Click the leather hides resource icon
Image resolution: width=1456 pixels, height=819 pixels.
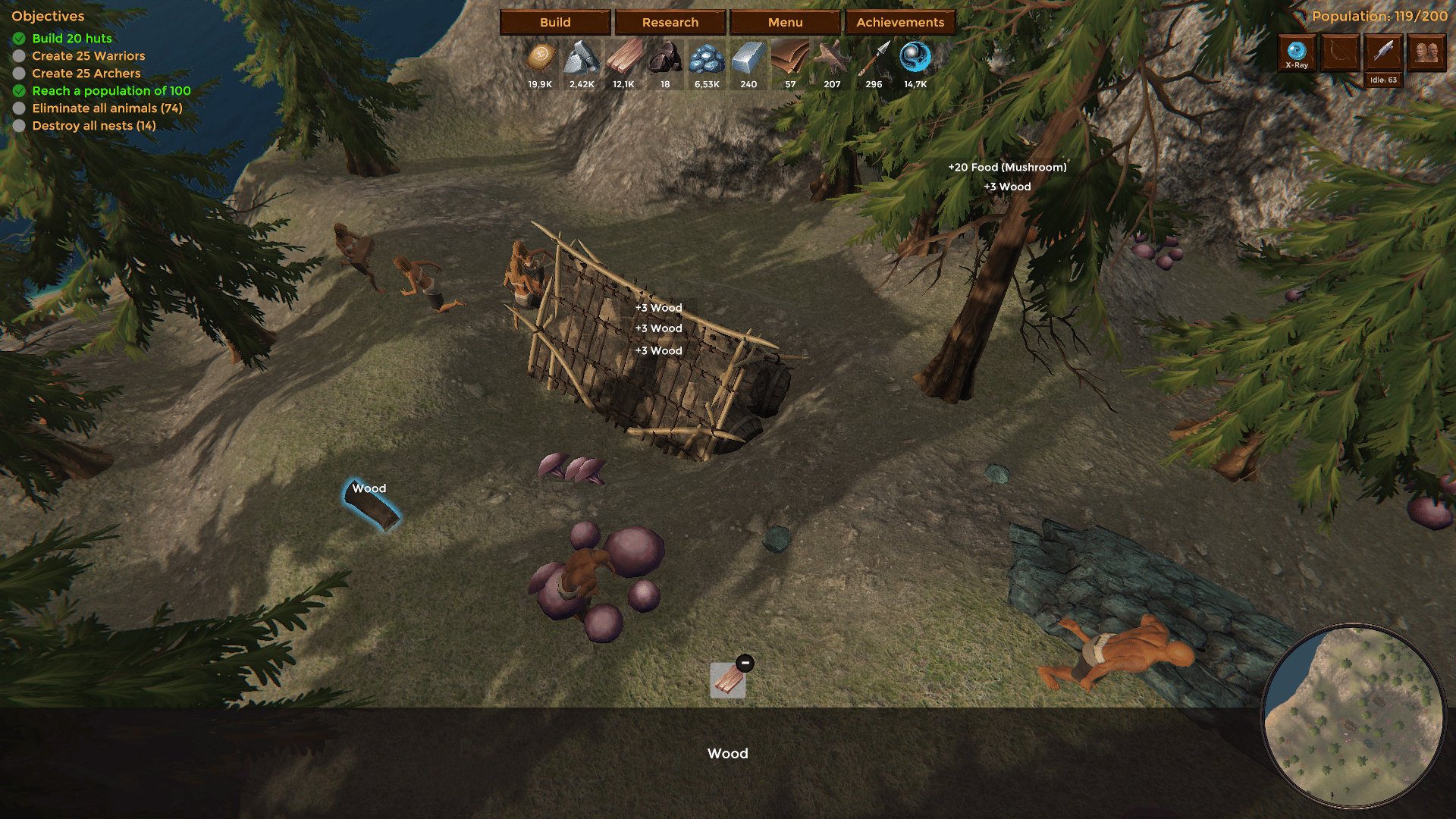coord(790,57)
